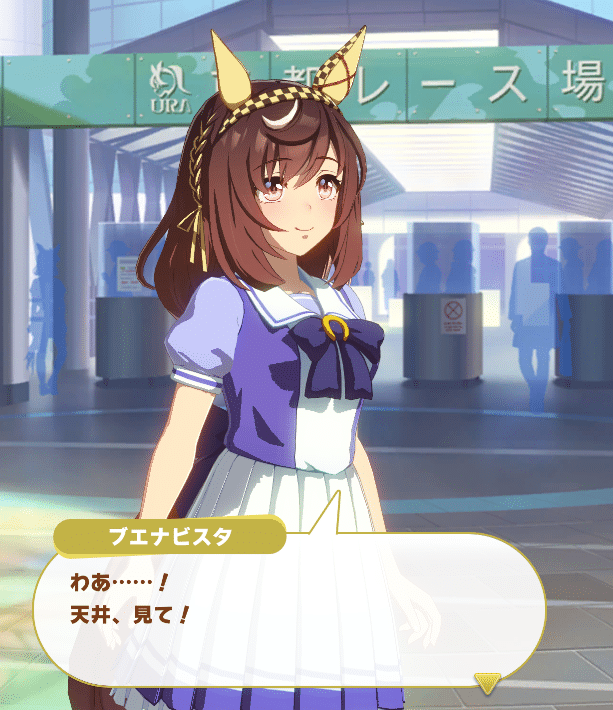Advance dialogue with the yellow arrow
This screenshot has width=613, height=710.
click(x=487, y=683)
